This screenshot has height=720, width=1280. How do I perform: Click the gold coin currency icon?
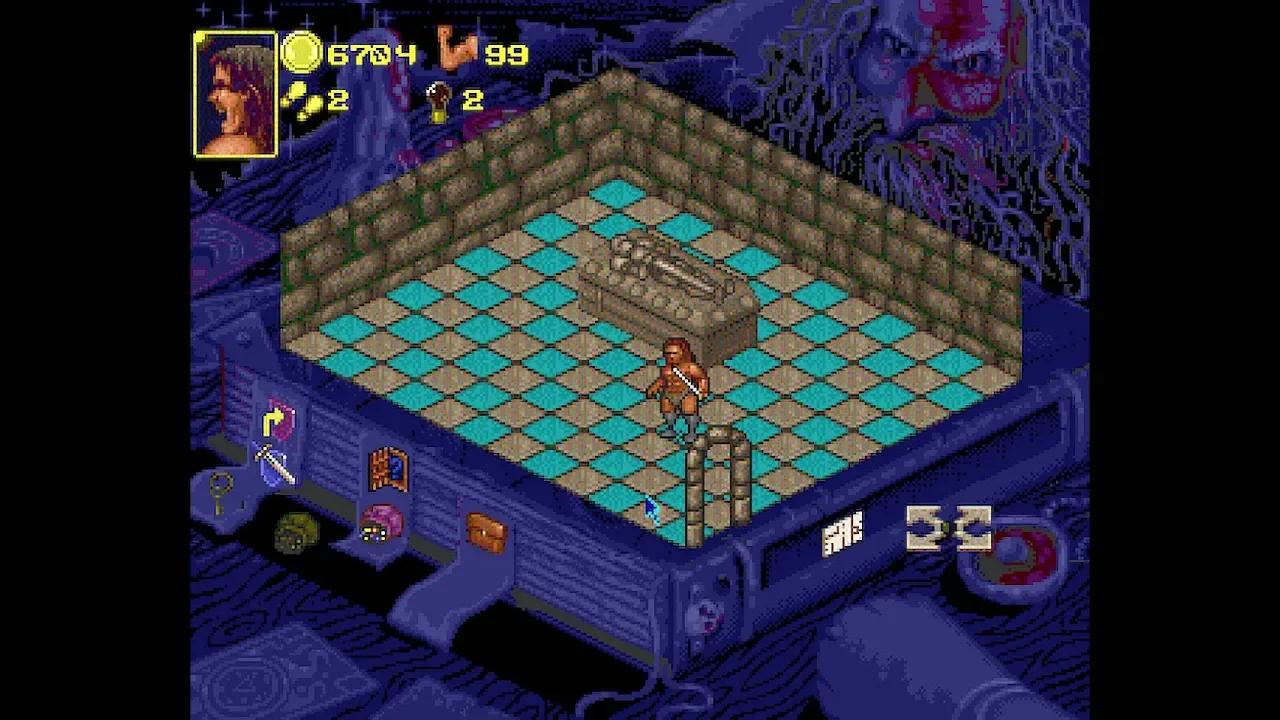click(x=303, y=53)
